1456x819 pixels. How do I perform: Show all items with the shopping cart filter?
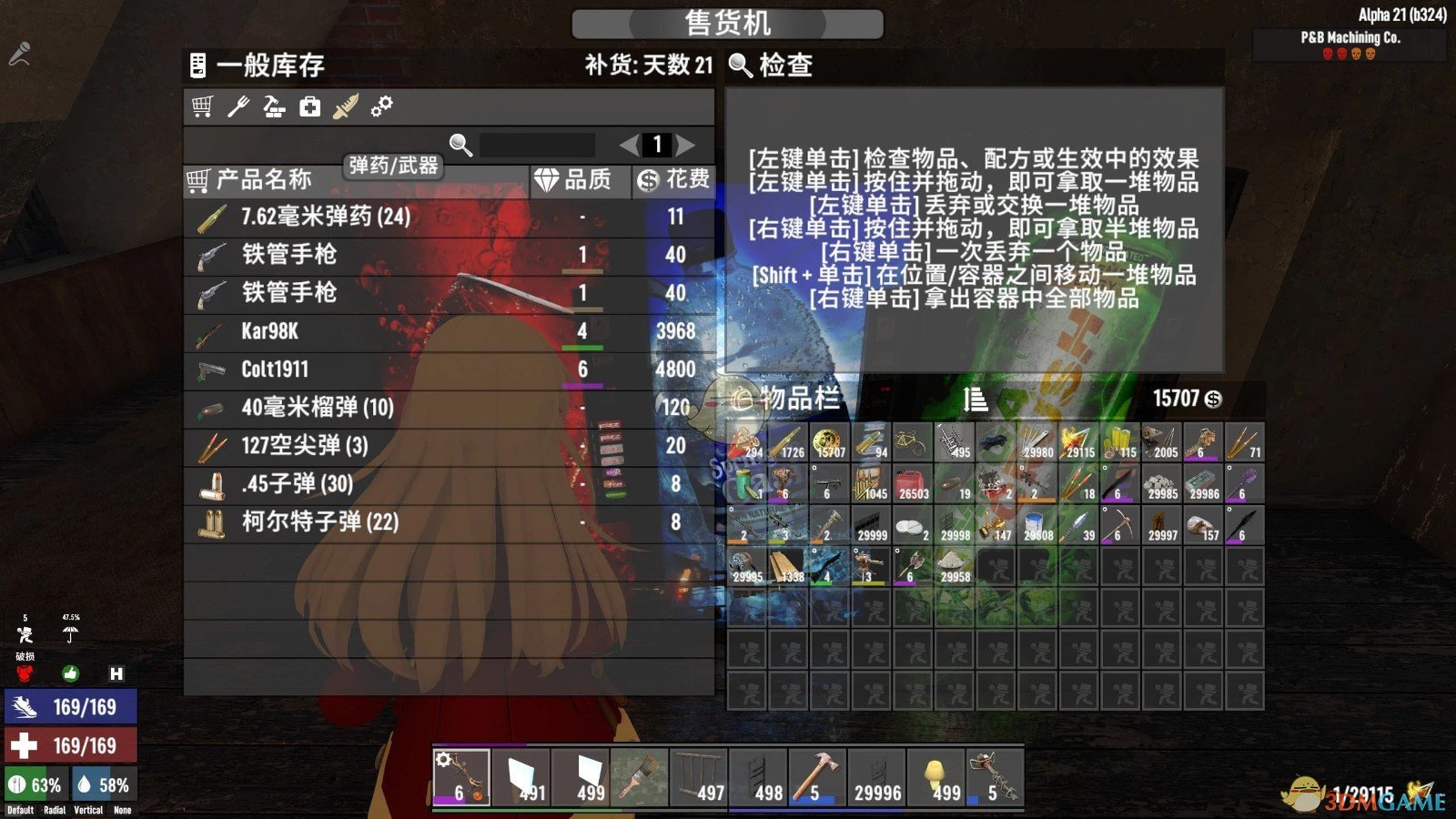click(x=202, y=107)
